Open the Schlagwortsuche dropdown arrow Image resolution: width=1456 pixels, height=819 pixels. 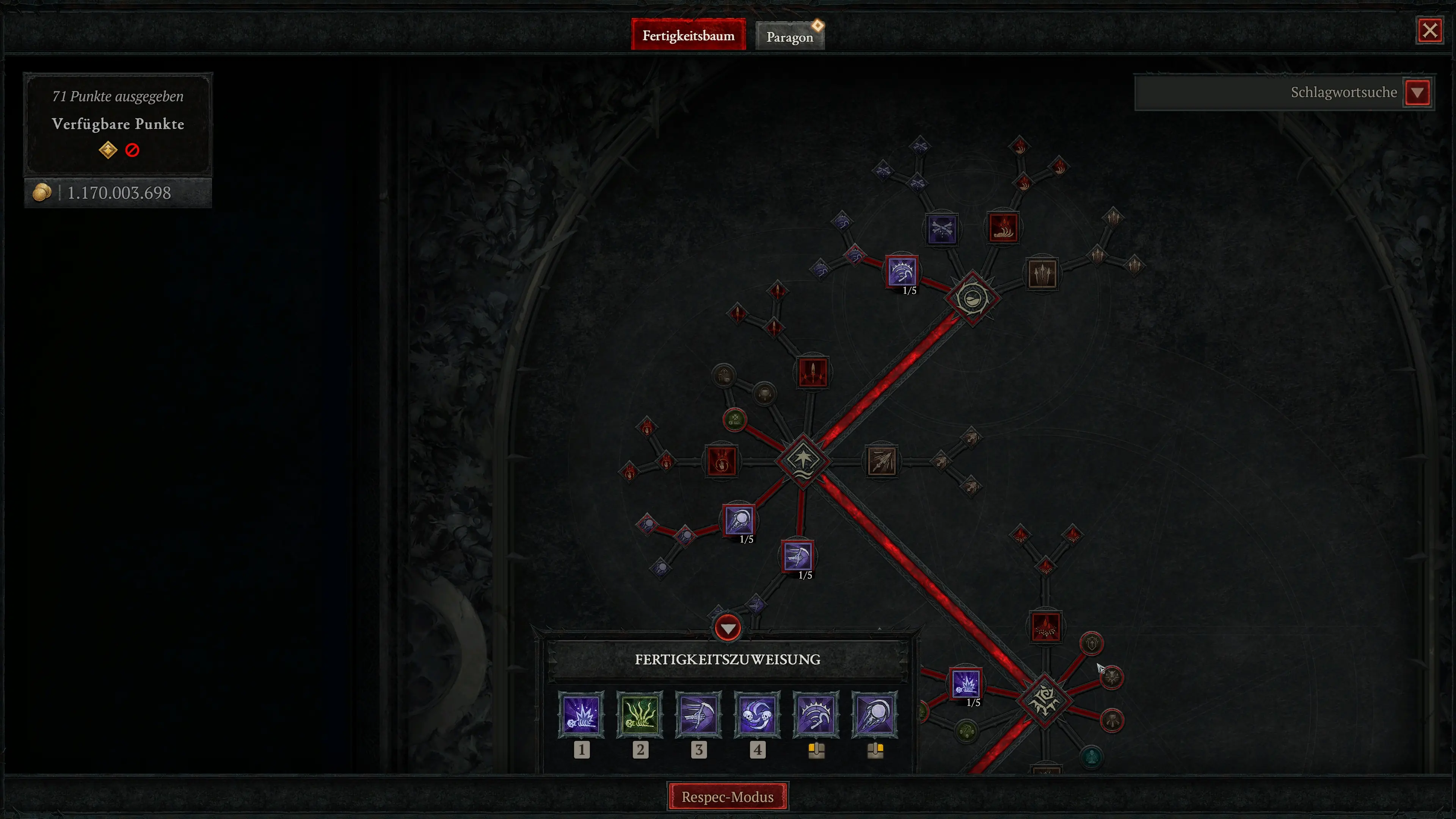coord(1418,92)
